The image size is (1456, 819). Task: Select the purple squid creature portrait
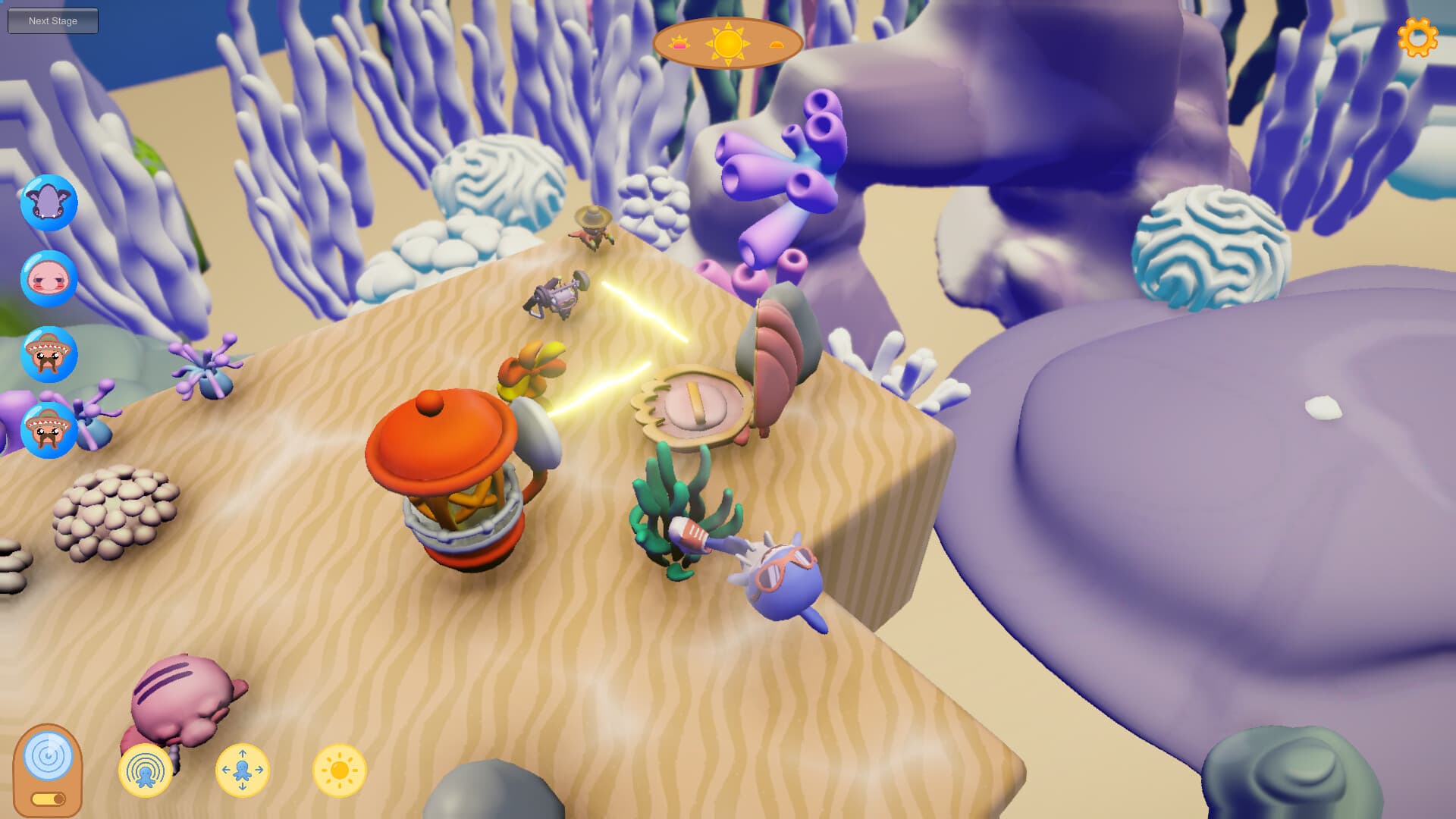pos(49,202)
